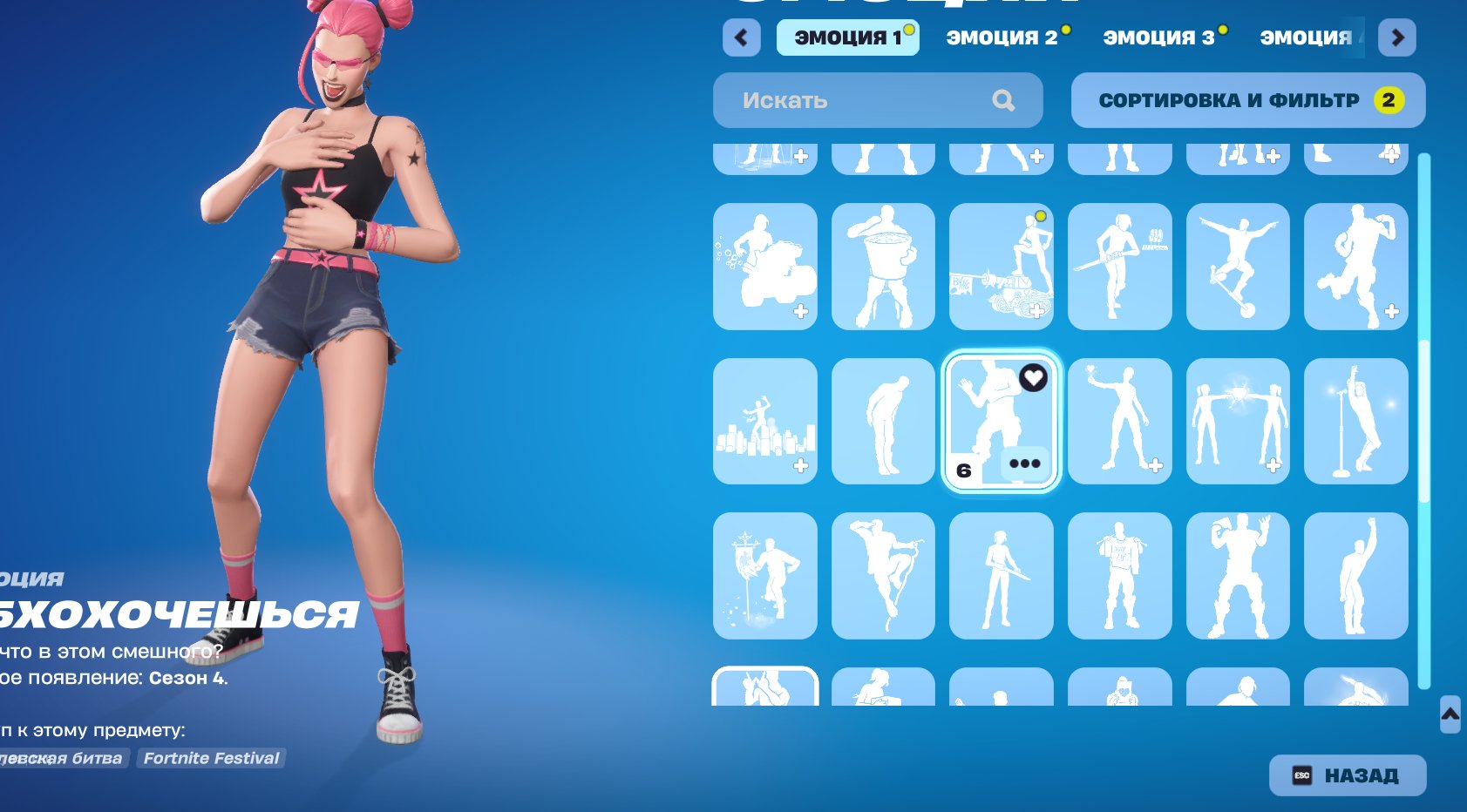Open the search magnifier in the emote locker

click(x=1002, y=100)
